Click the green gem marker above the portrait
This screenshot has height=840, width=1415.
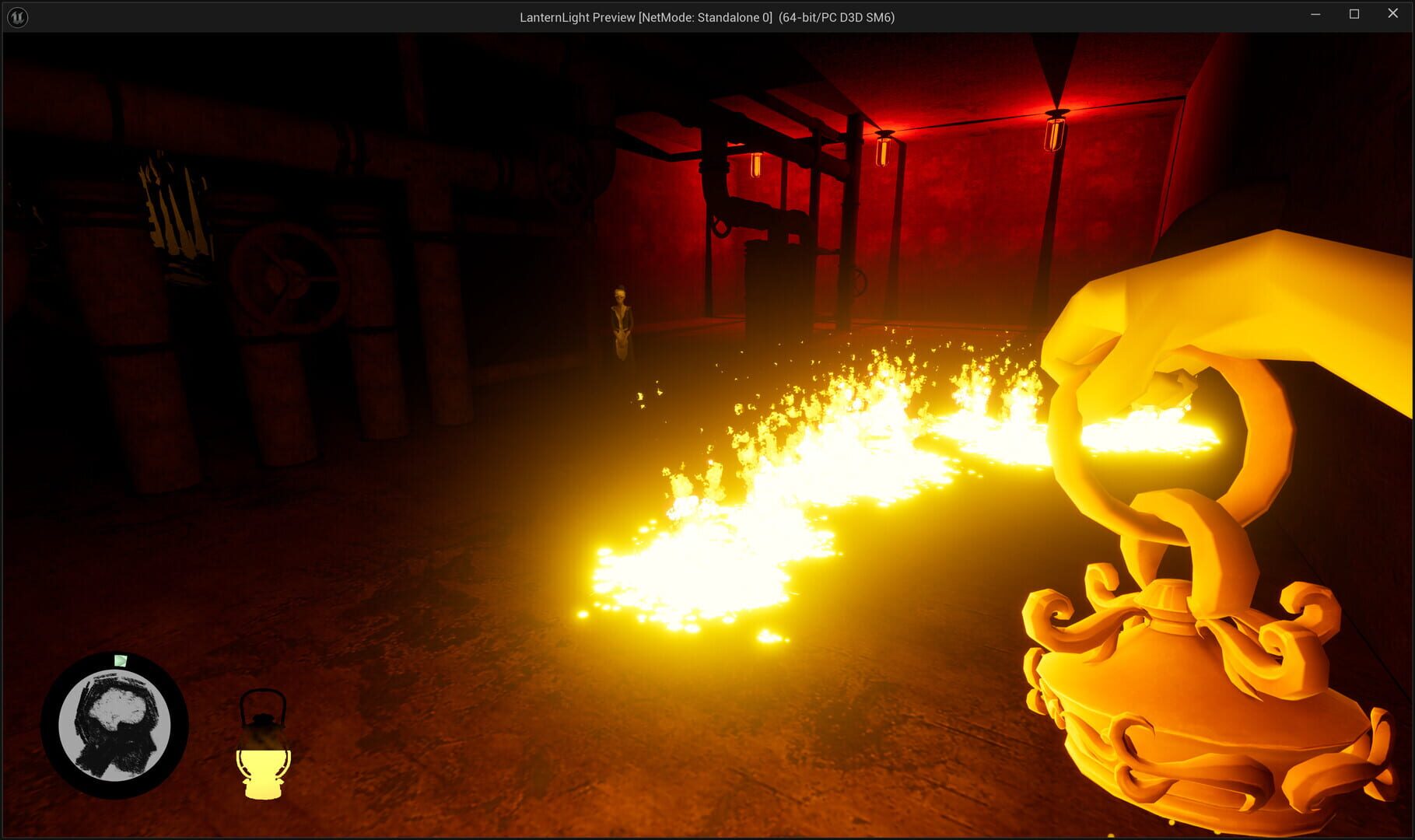(120, 660)
